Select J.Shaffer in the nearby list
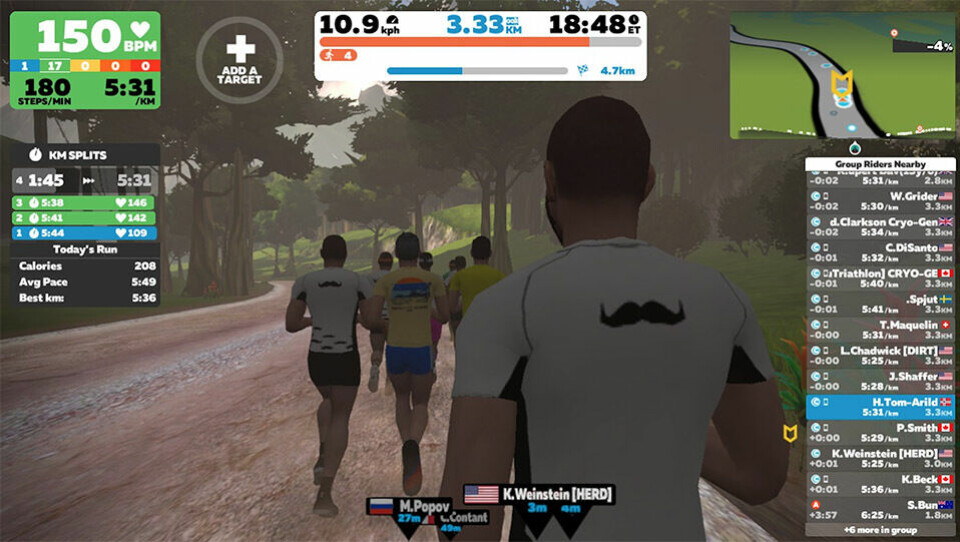 [x=880, y=381]
